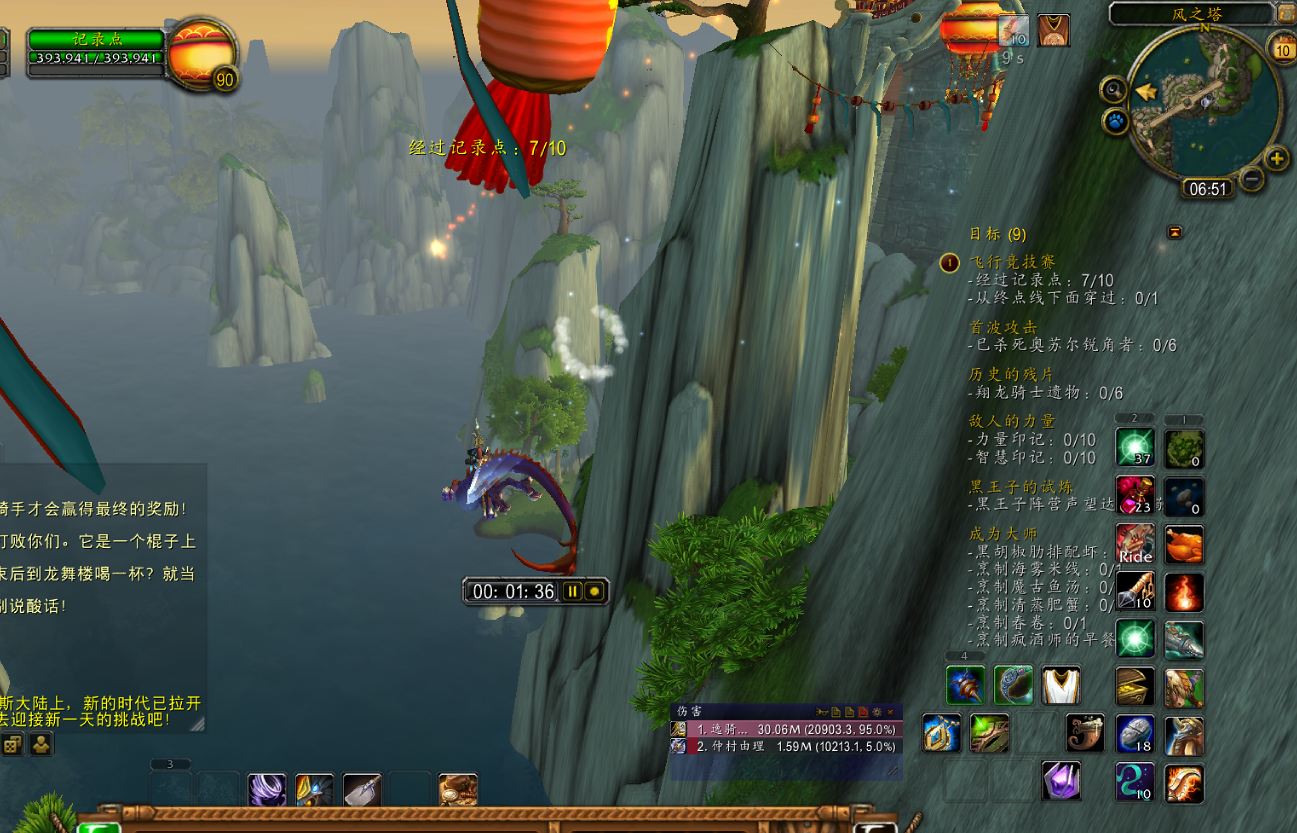The image size is (1297, 833).
Task: Open the blue paw print tracking button
Action: point(1114,122)
